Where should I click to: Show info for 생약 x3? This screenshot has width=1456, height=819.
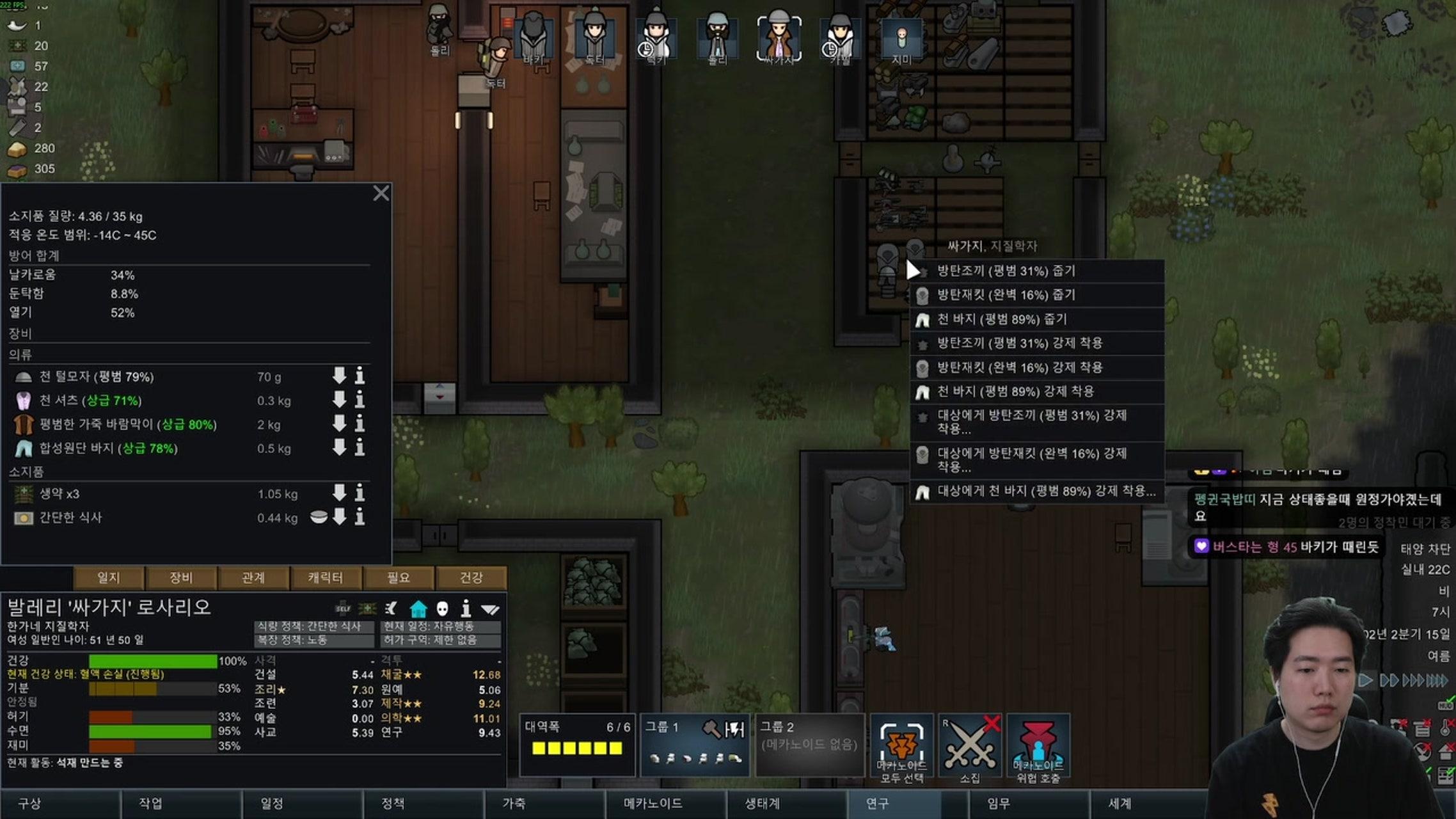pos(360,493)
